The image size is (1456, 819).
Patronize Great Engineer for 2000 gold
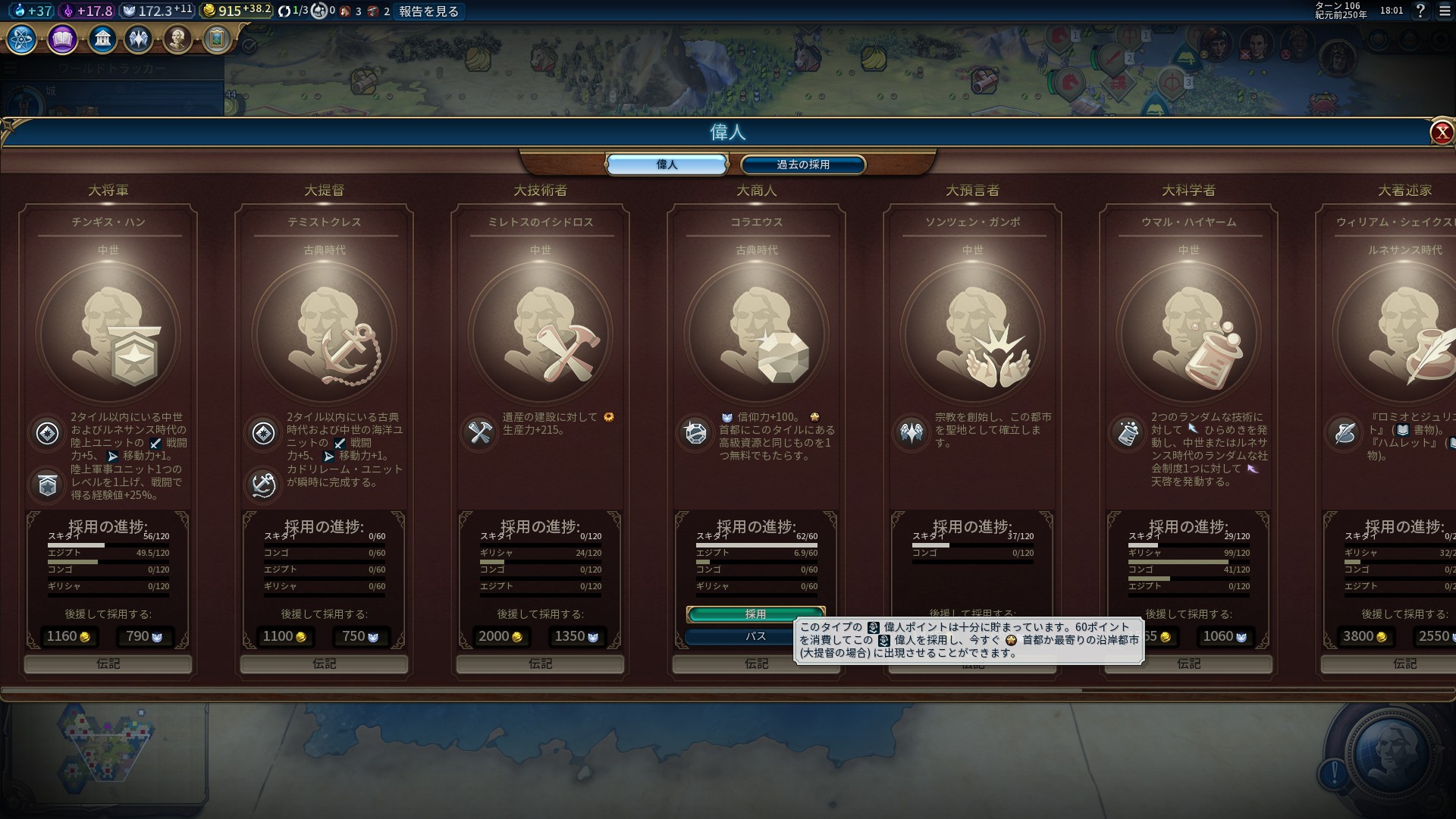501,637
